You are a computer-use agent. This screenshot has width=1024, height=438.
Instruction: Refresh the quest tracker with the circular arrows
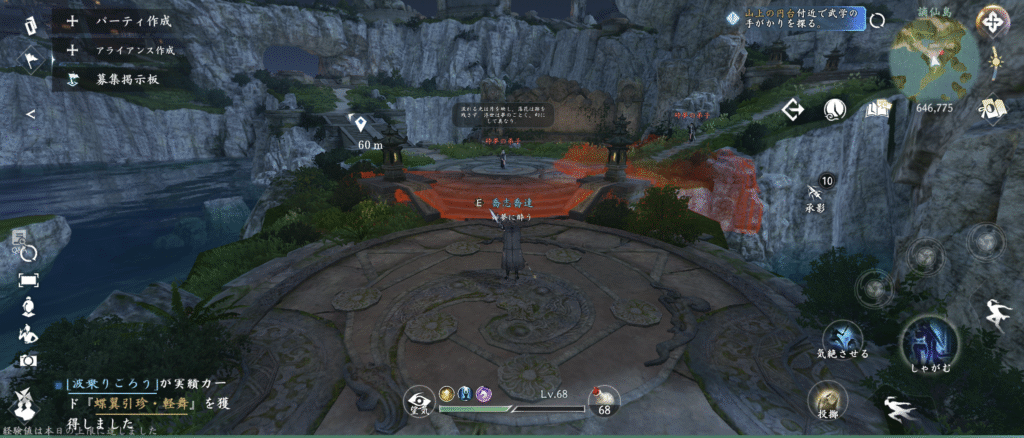point(877,20)
